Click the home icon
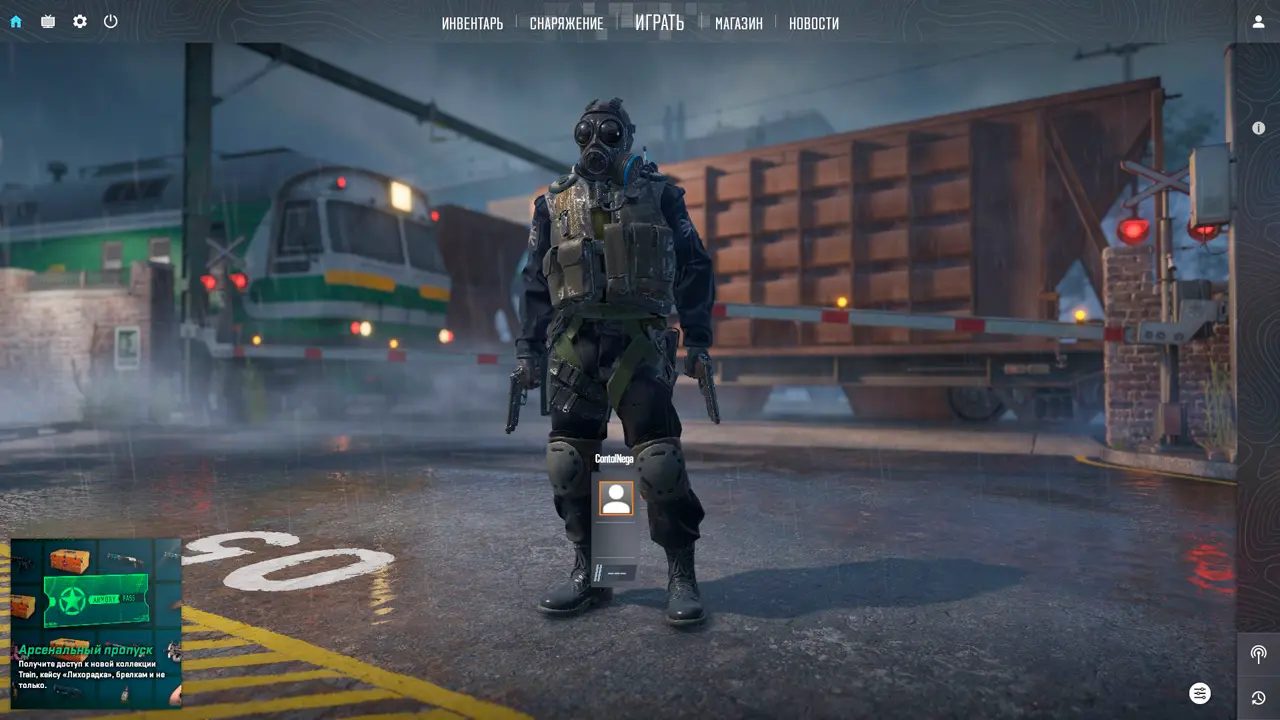 [16, 21]
